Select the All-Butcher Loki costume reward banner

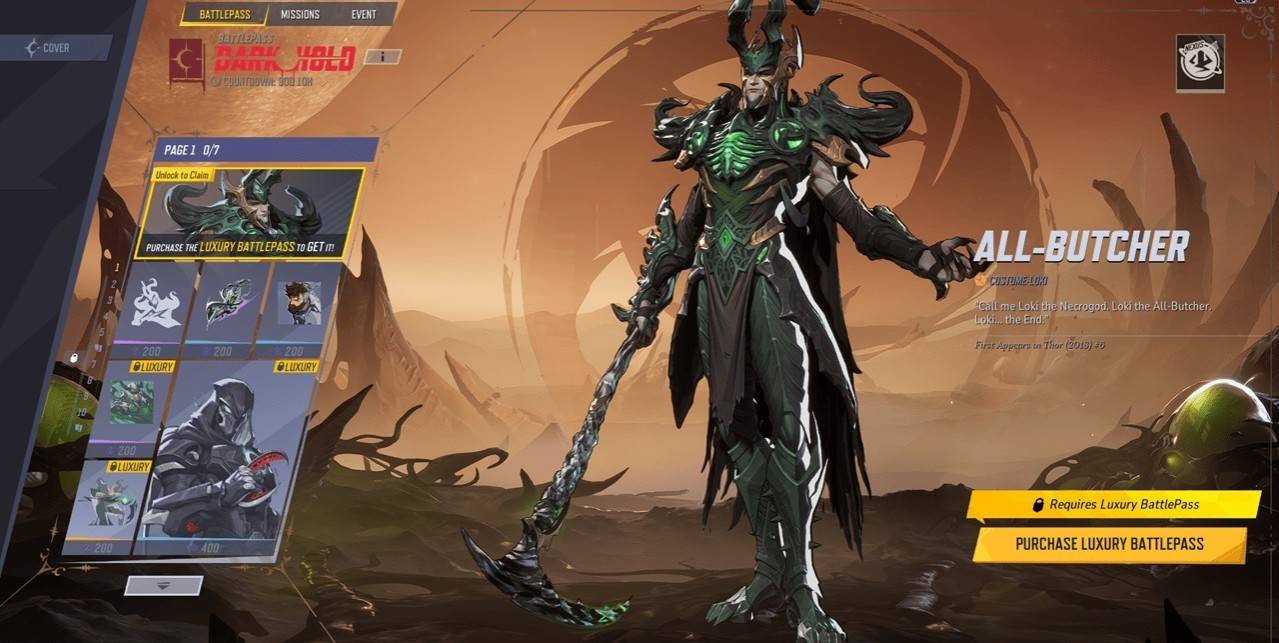pyautogui.click(x=248, y=214)
